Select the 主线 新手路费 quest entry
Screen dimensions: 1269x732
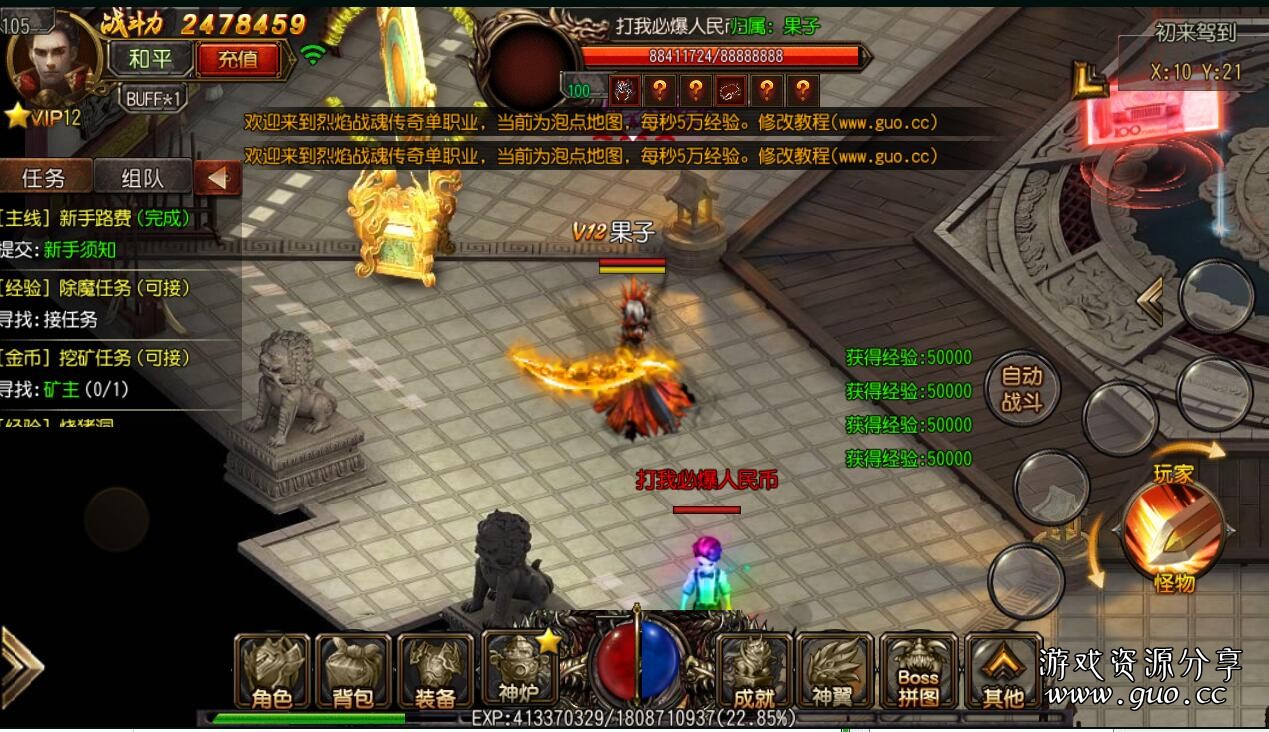pyautogui.click(x=100, y=219)
